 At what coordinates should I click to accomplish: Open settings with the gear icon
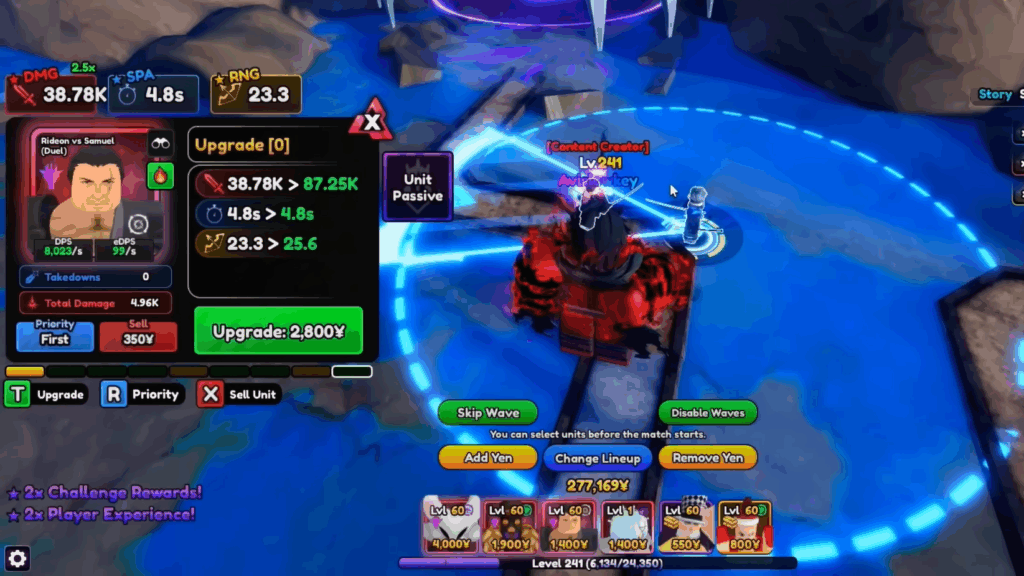(x=17, y=558)
